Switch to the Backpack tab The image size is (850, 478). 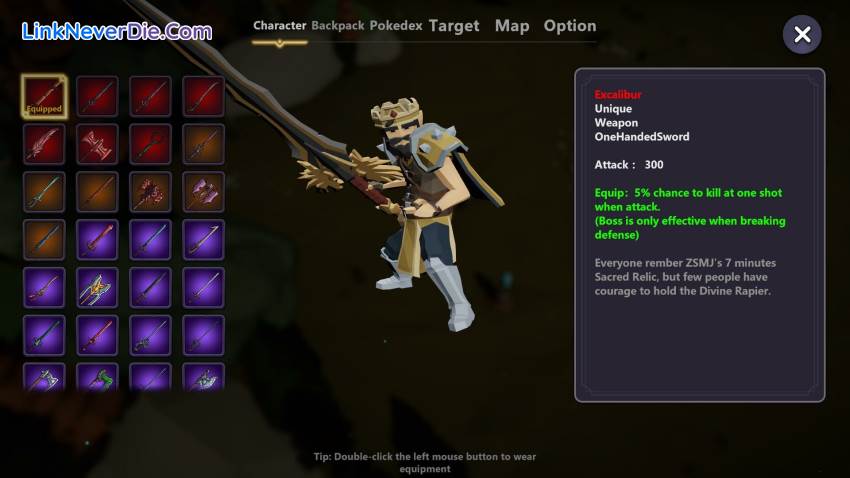[337, 26]
